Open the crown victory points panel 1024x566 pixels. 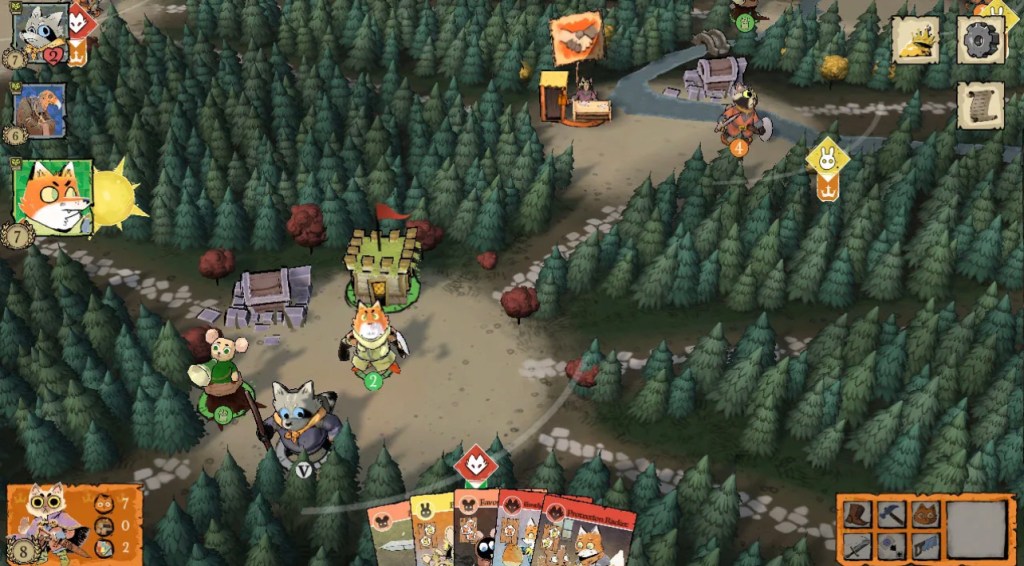pyautogui.click(x=916, y=40)
